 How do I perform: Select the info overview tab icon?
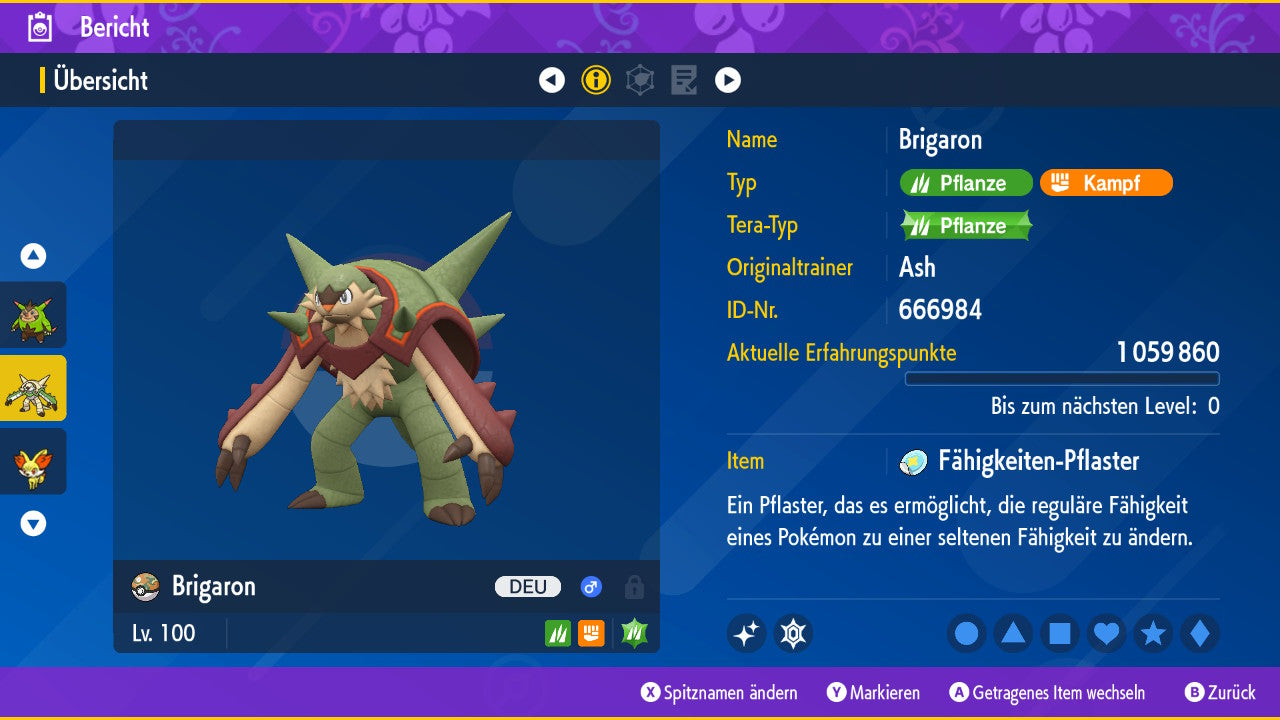[x=596, y=80]
